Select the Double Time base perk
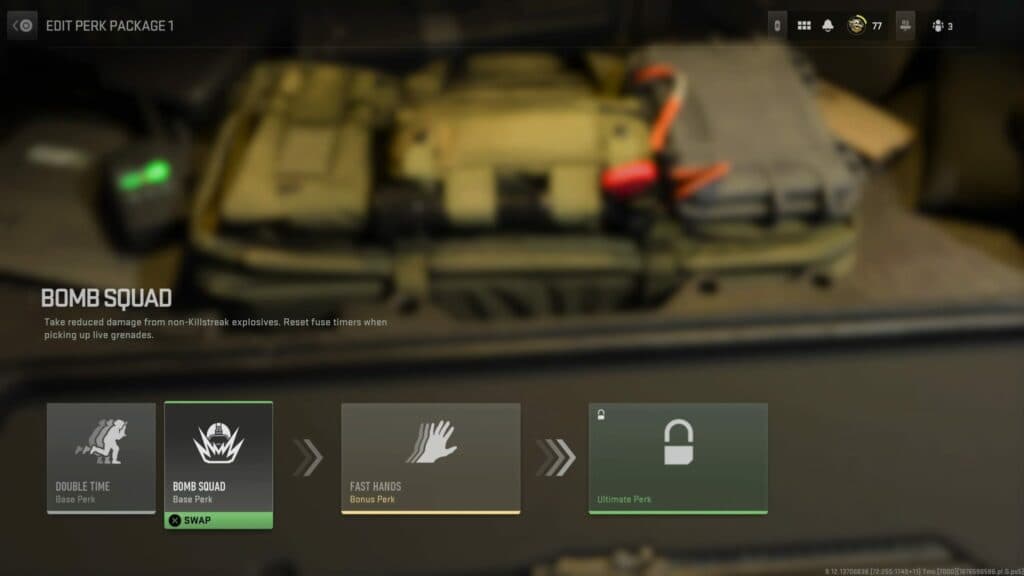This screenshot has width=1024, height=576. coord(101,457)
